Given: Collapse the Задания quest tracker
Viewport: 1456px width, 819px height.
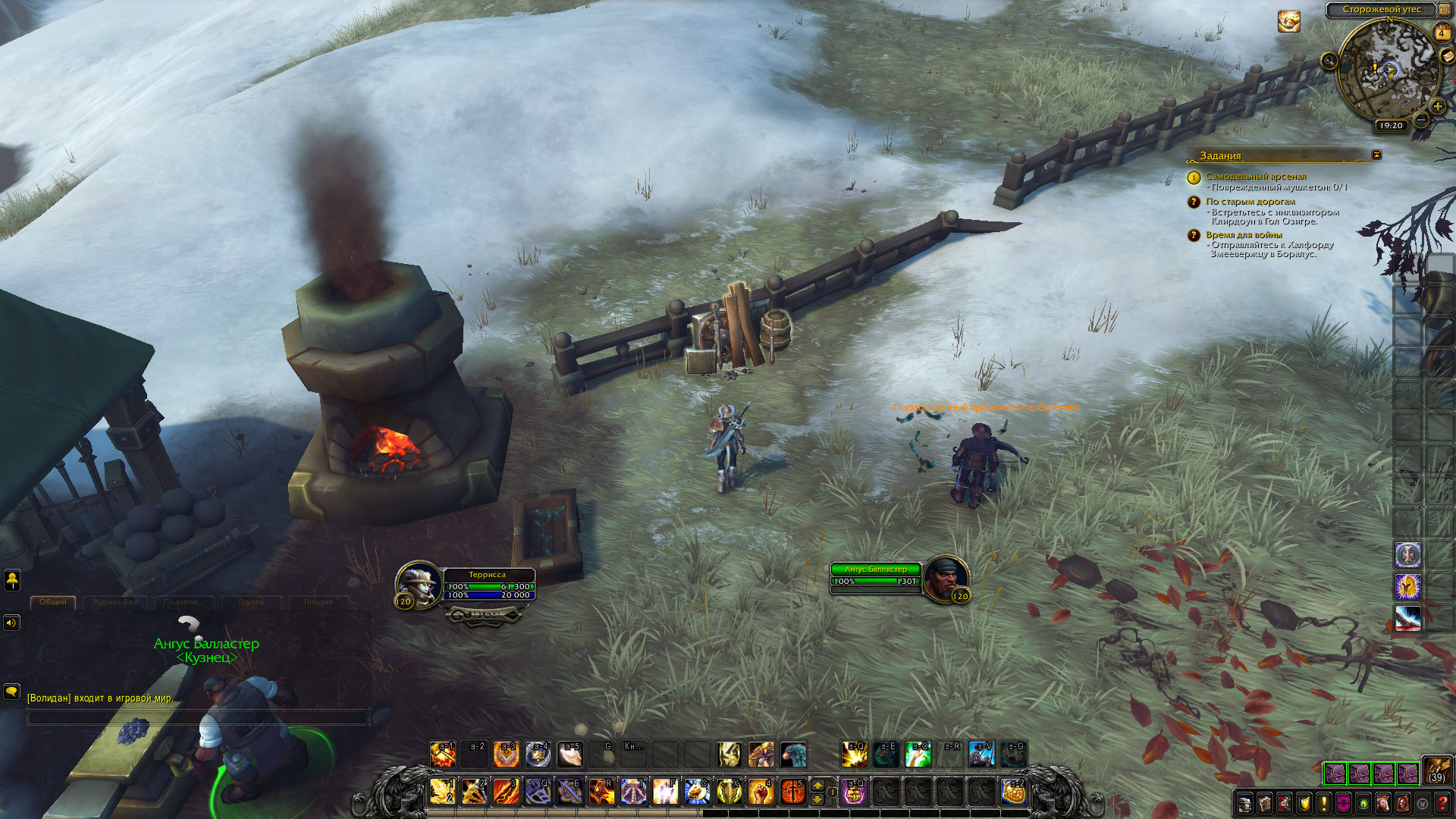Looking at the screenshot, I should click(1376, 155).
